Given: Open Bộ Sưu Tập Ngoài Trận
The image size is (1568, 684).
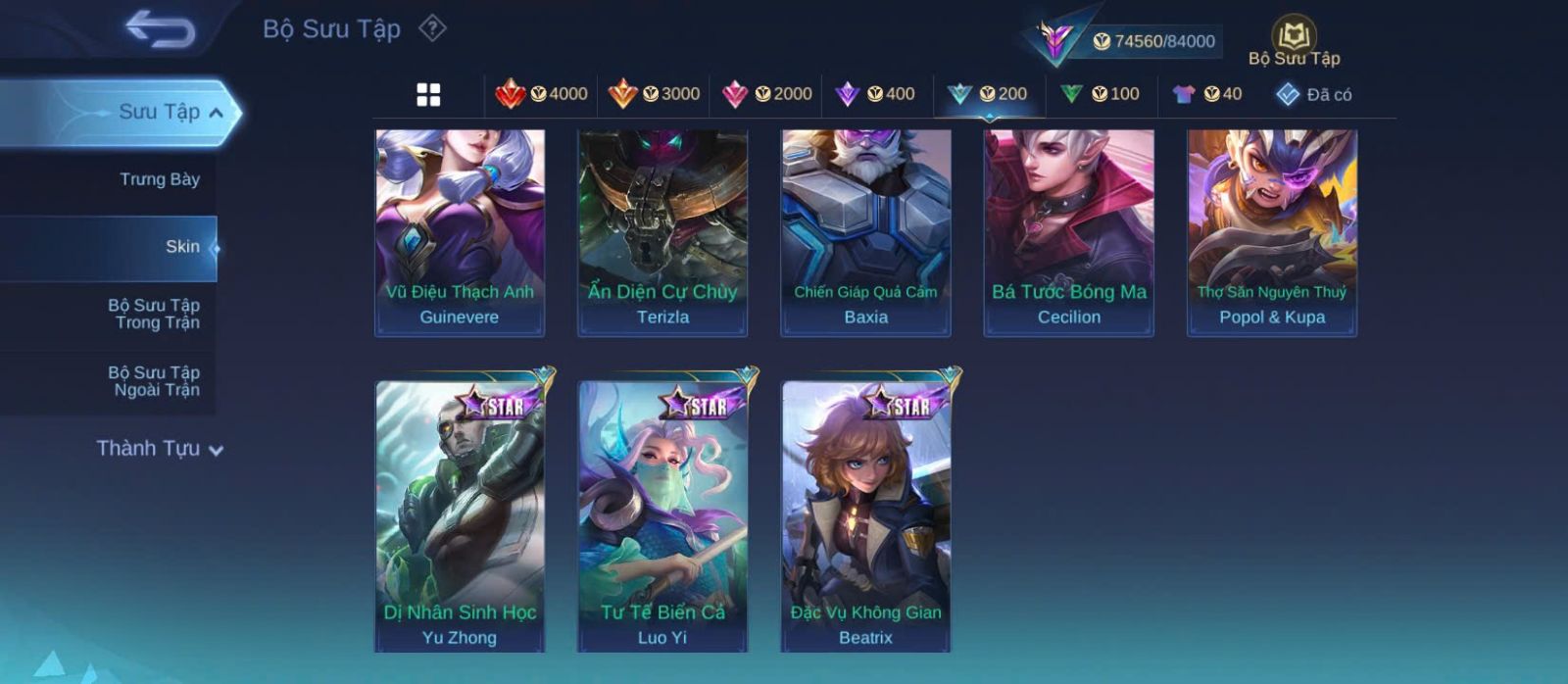Looking at the screenshot, I should pos(154,381).
